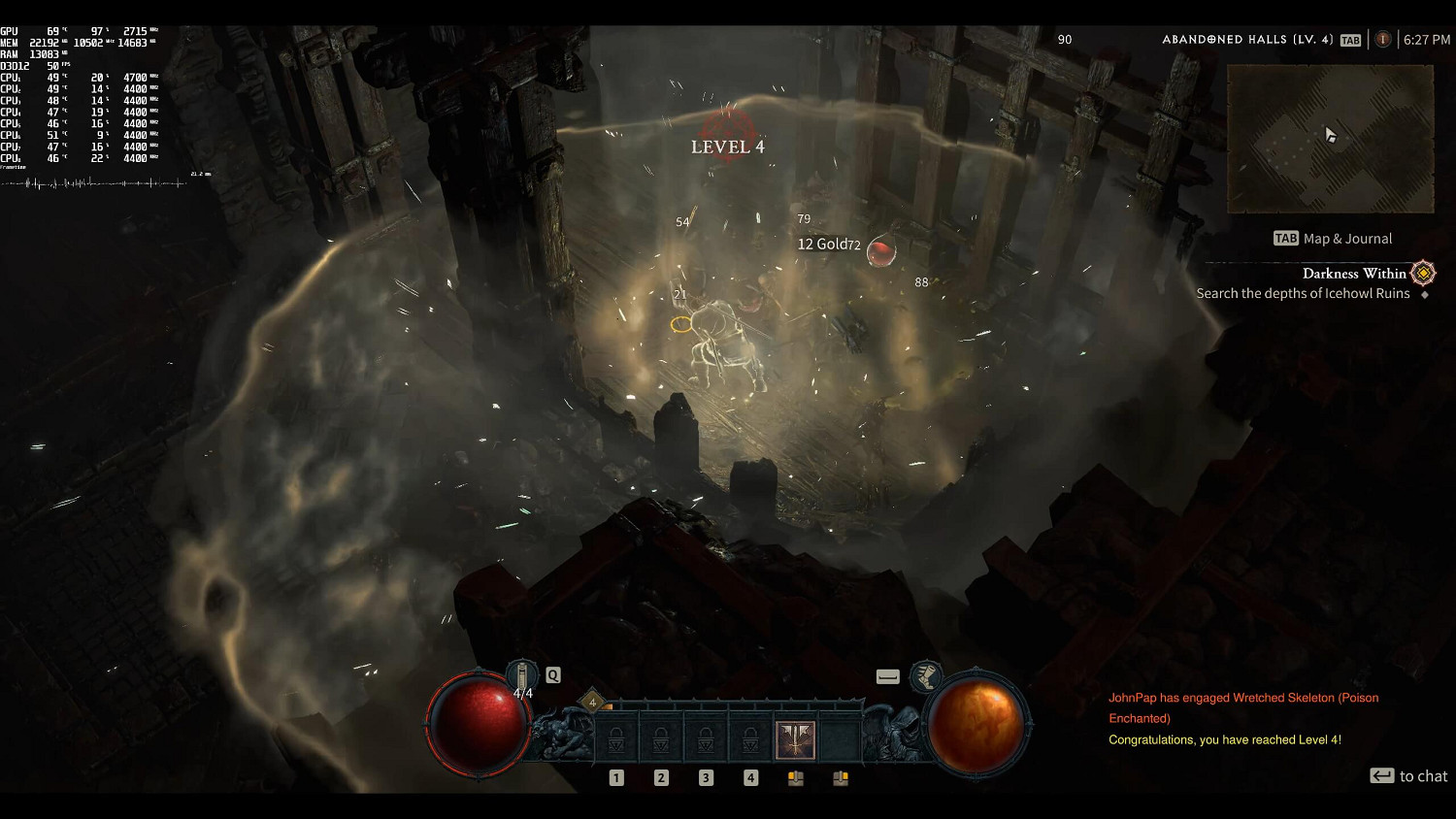Image resolution: width=1456 pixels, height=819 pixels.
Task: Open the chat box labeled "to chat"
Action: tap(1408, 776)
